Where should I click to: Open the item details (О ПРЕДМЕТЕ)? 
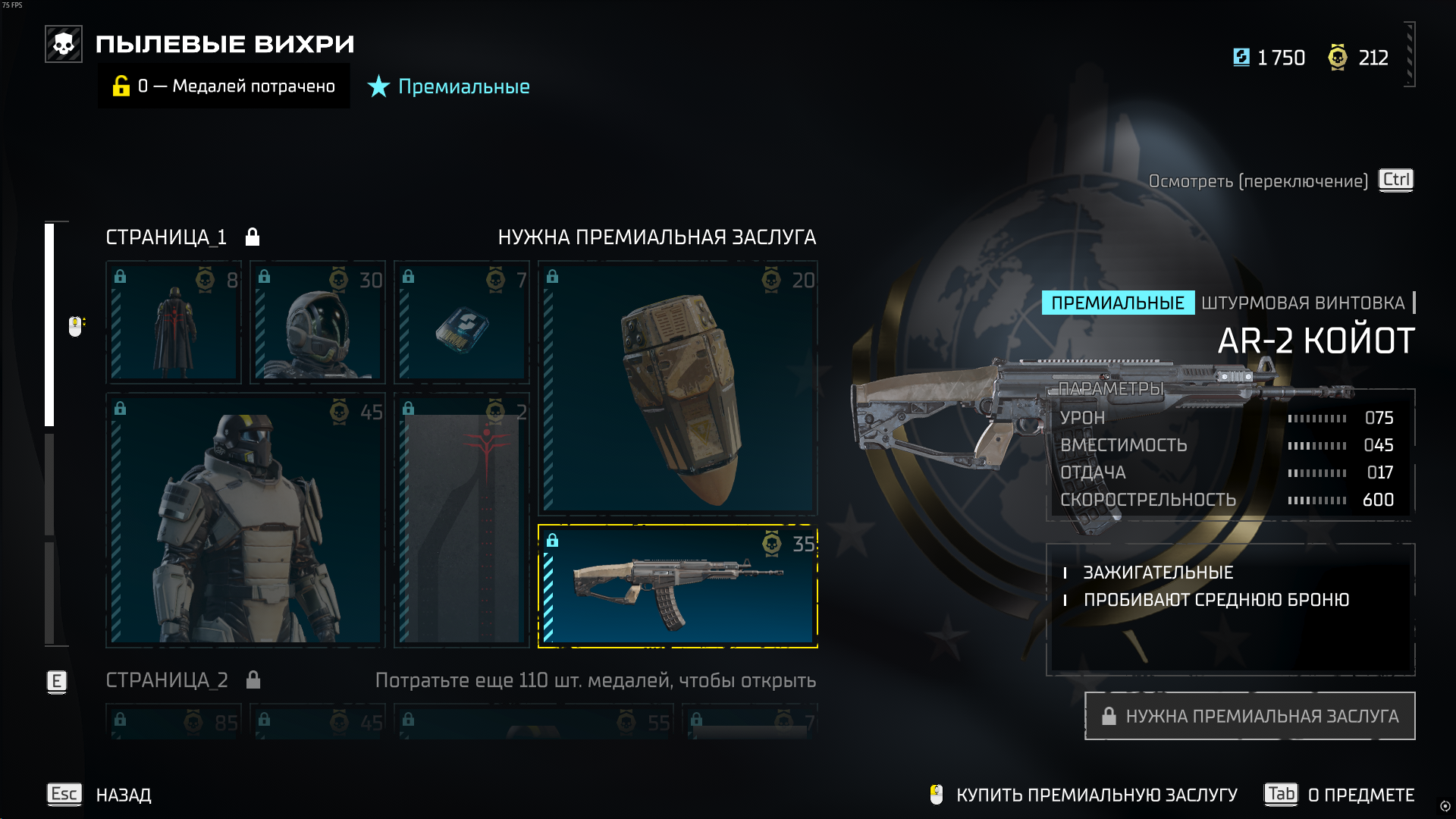point(1360,795)
